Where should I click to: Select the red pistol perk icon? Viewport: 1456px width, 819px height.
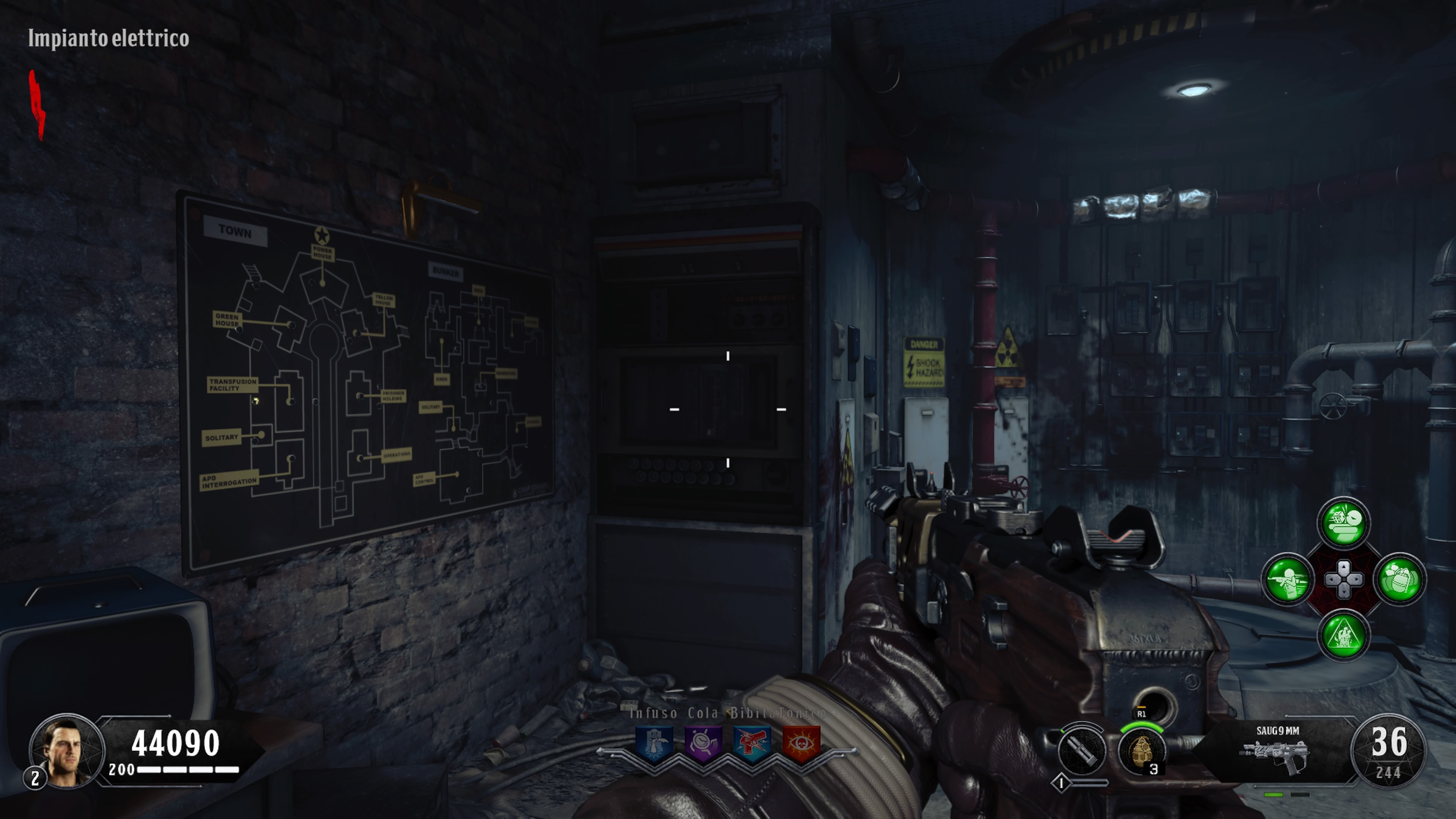[x=752, y=744]
